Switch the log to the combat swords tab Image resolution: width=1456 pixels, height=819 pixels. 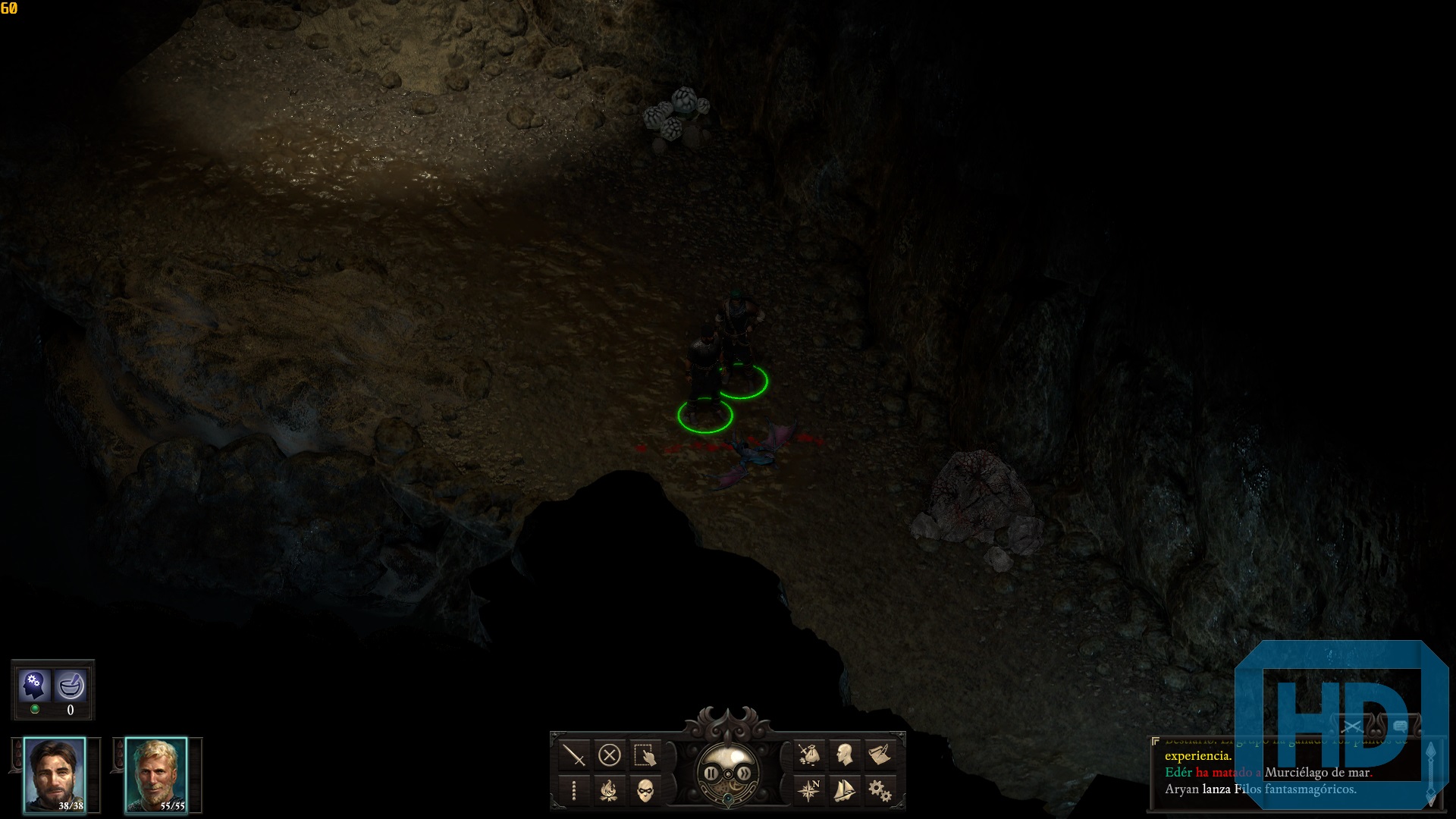[1351, 727]
